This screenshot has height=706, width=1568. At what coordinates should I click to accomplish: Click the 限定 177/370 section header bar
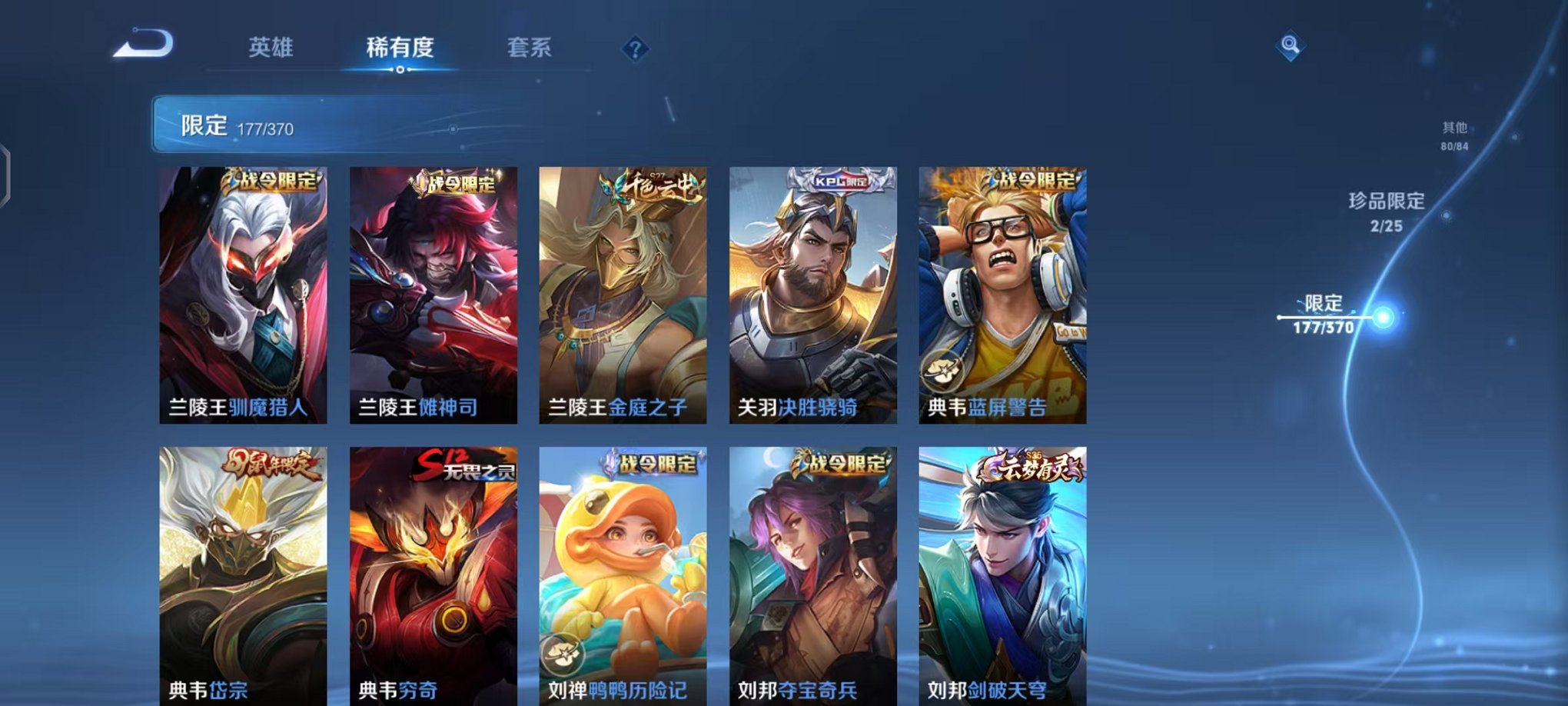[307, 123]
